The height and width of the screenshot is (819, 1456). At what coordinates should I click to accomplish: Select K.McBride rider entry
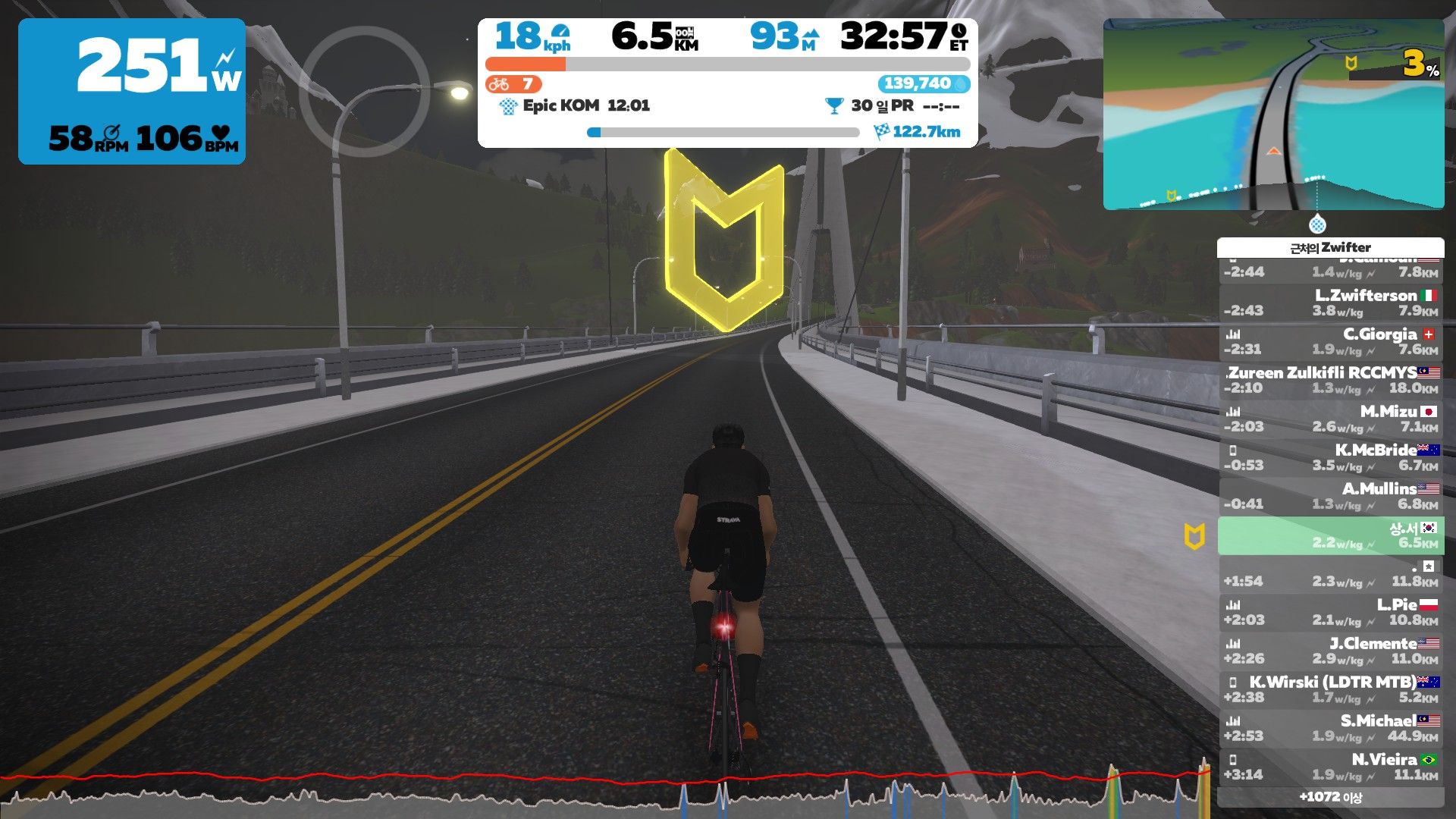coord(1331,457)
